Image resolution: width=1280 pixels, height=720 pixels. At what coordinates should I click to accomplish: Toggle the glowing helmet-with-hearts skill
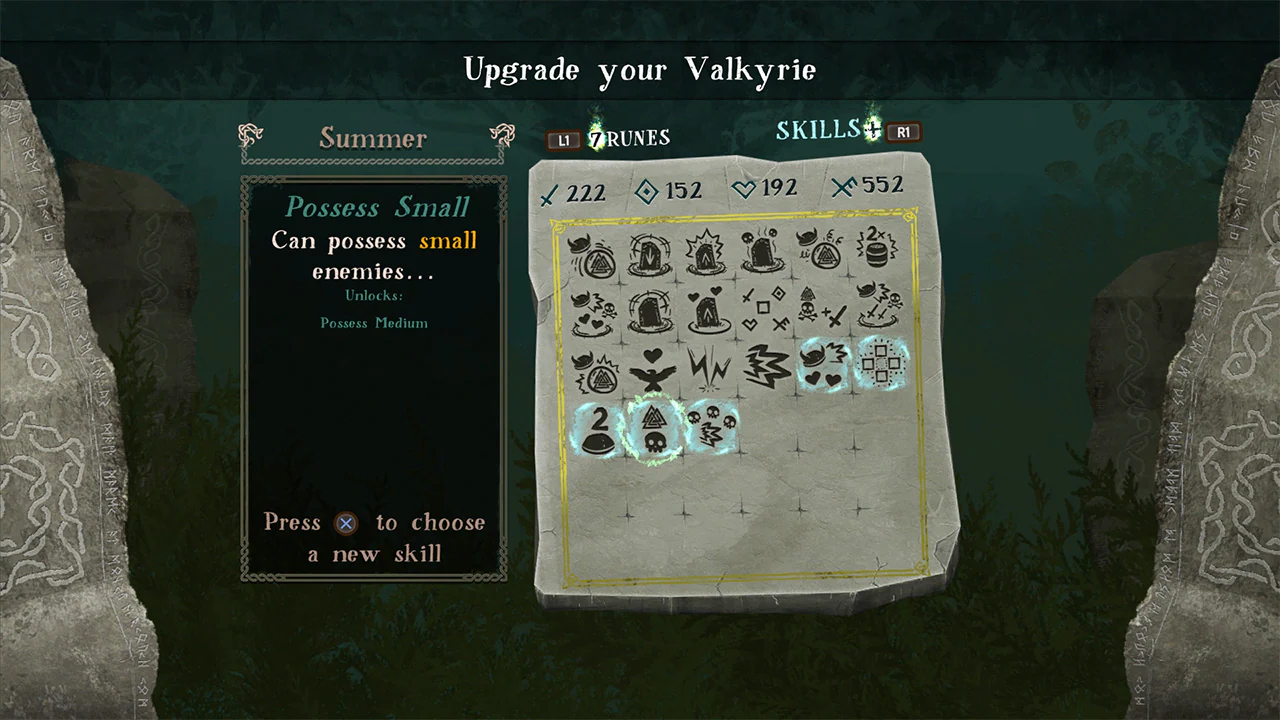coord(823,365)
